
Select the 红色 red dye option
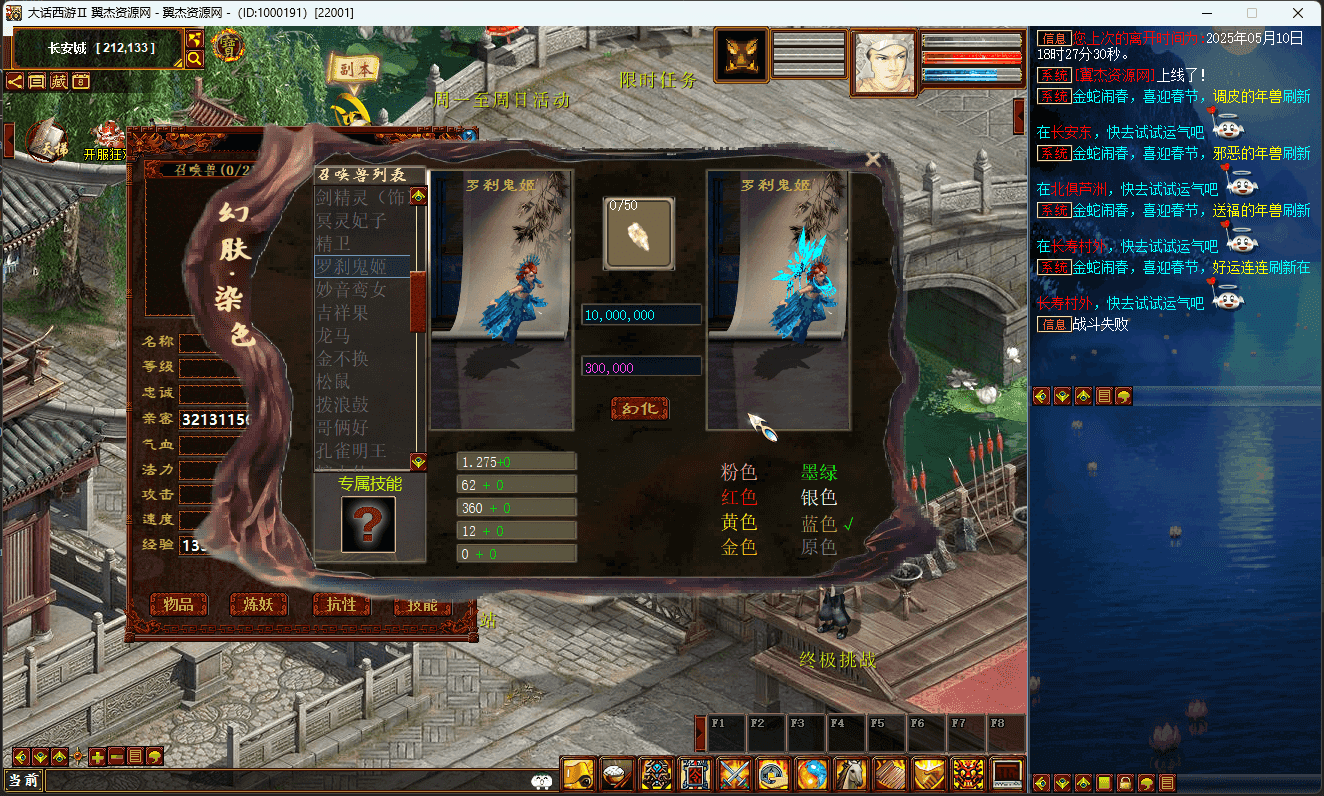pos(739,497)
